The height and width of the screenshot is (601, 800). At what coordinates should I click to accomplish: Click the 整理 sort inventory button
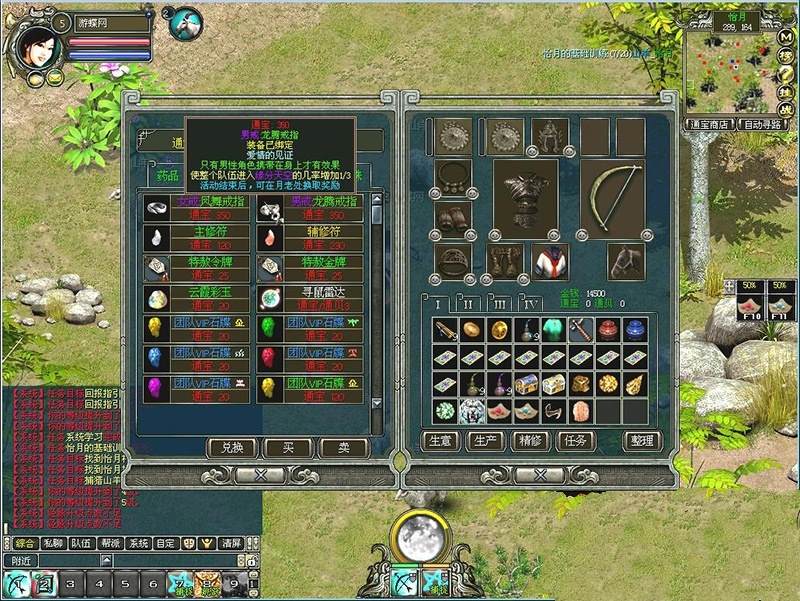[640, 440]
